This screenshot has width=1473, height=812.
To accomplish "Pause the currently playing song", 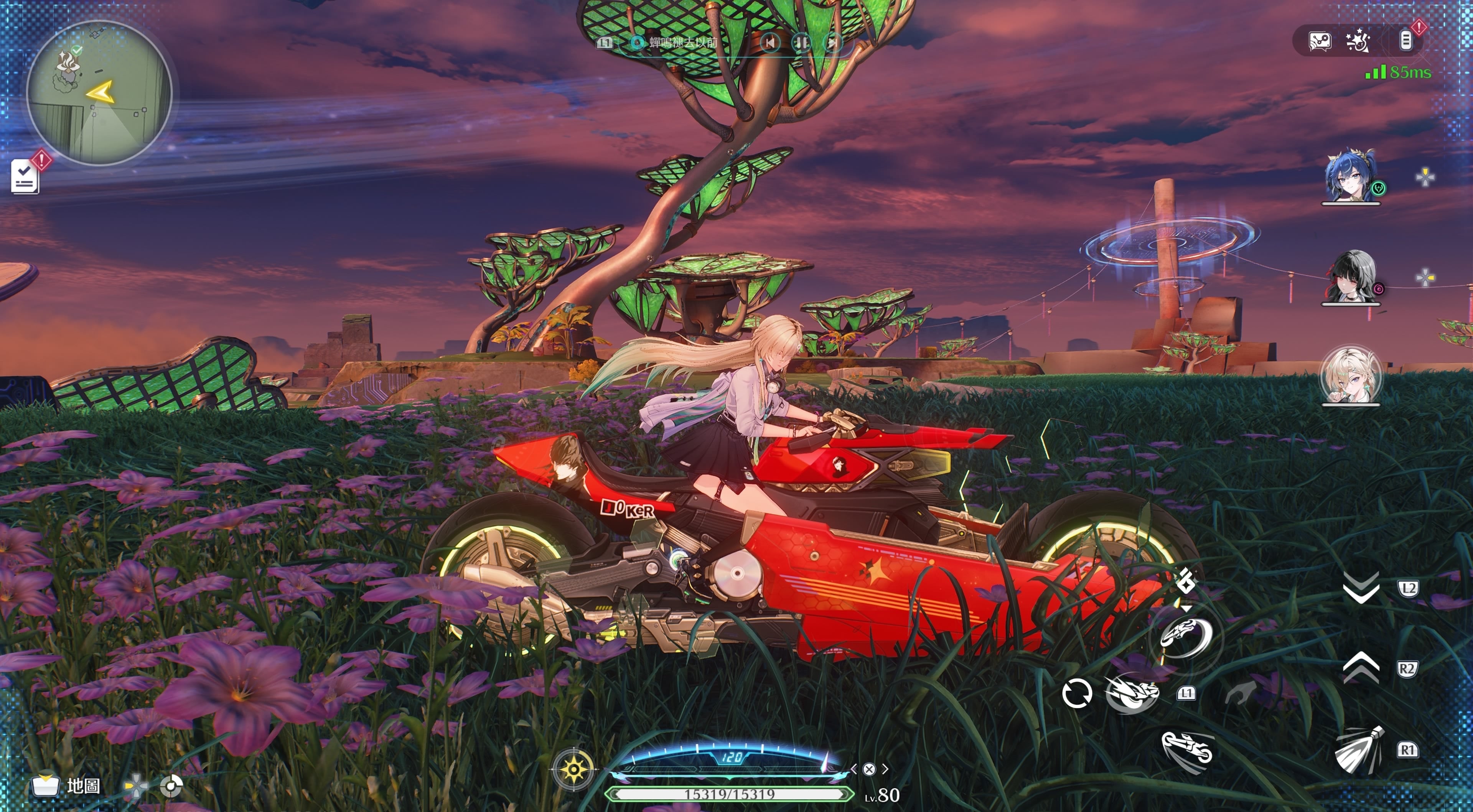I will [801, 42].
